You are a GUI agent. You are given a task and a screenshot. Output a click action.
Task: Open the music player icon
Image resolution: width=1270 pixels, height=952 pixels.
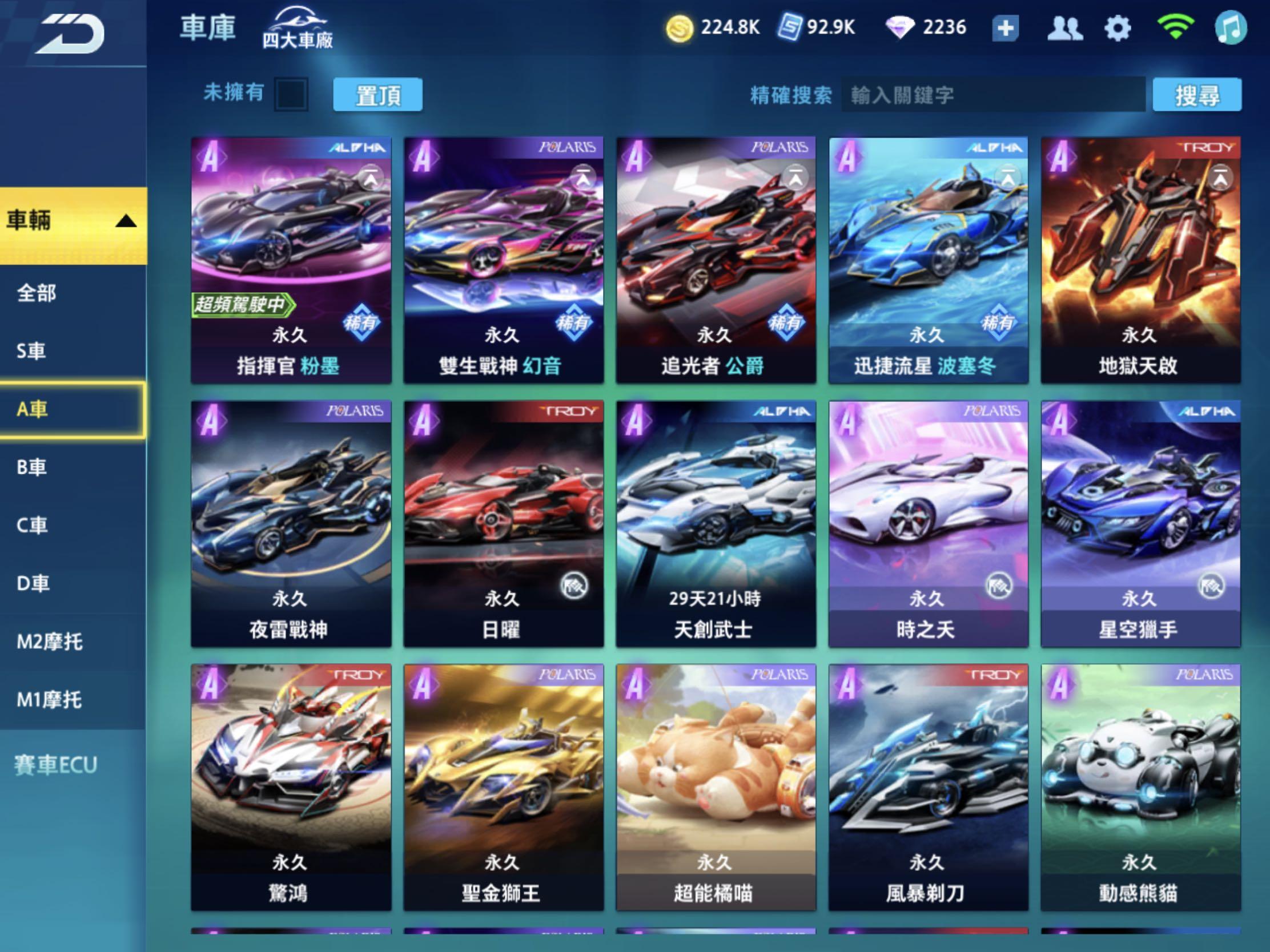(x=1234, y=27)
